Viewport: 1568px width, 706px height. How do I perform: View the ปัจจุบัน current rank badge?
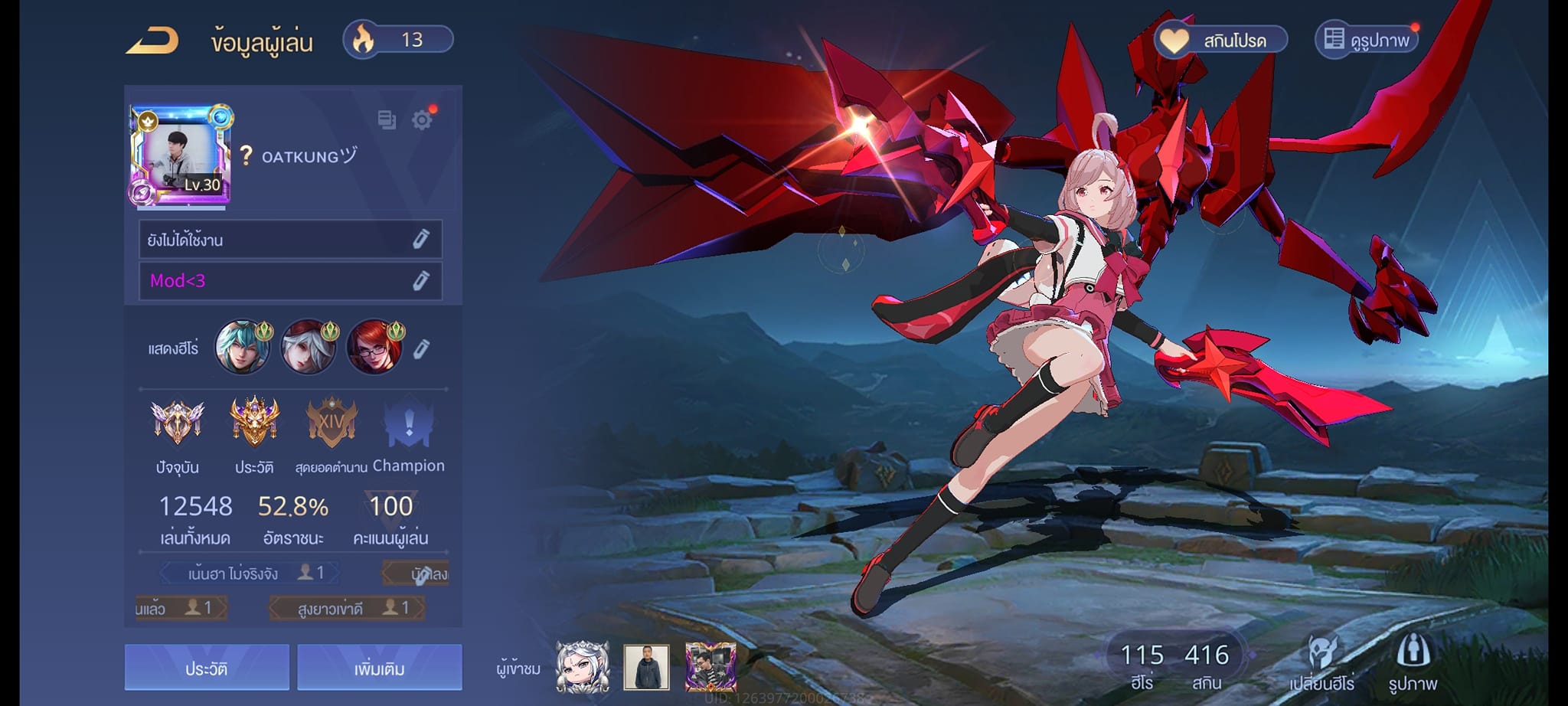point(178,423)
